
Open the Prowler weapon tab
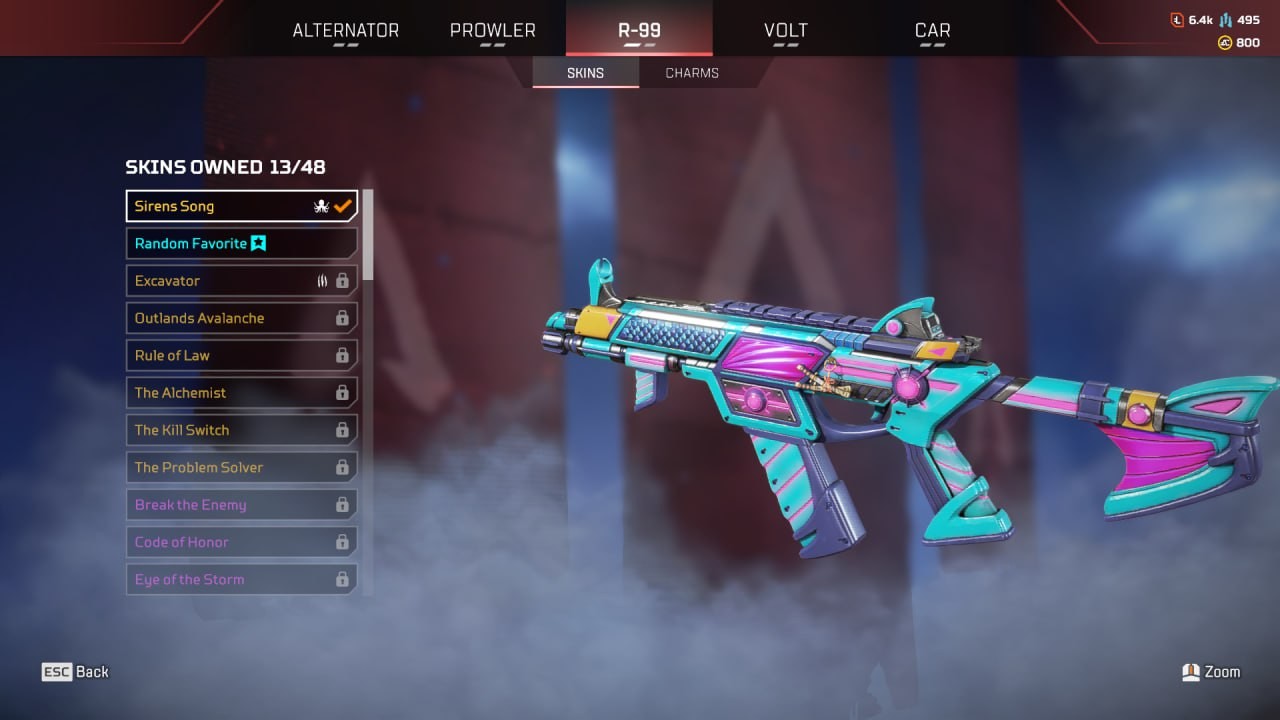tap(492, 30)
